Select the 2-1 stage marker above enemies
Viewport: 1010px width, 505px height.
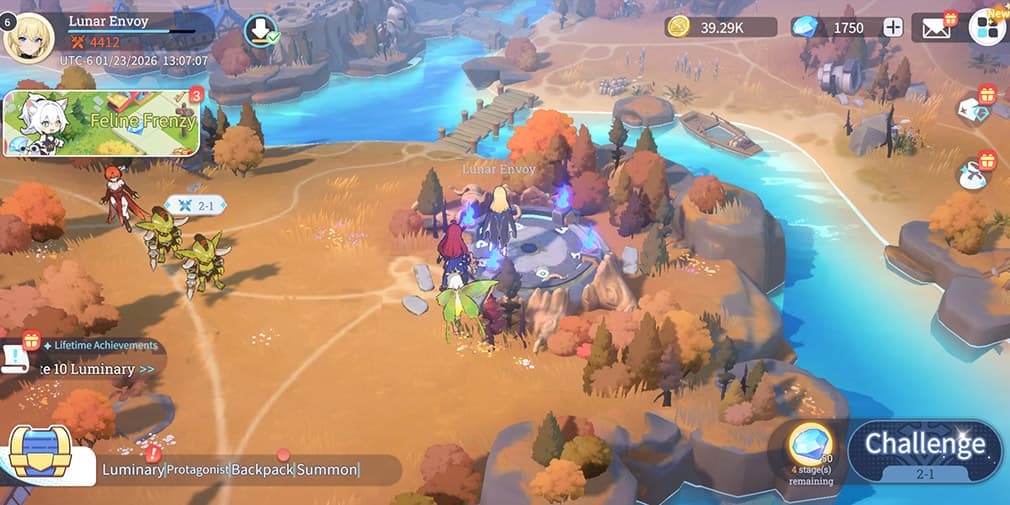point(194,205)
